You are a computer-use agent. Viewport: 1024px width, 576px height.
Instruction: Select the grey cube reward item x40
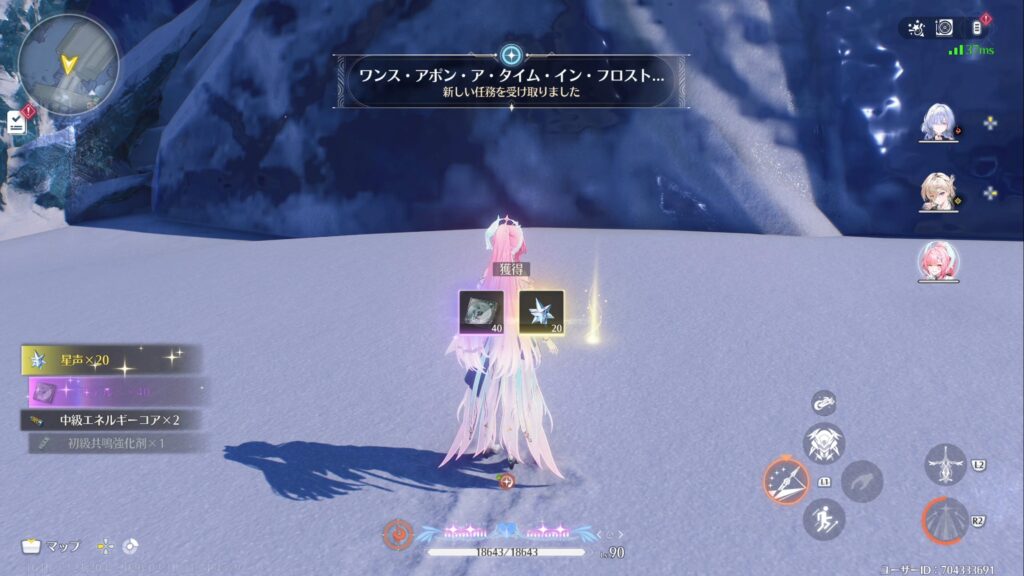pyautogui.click(x=480, y=312)
